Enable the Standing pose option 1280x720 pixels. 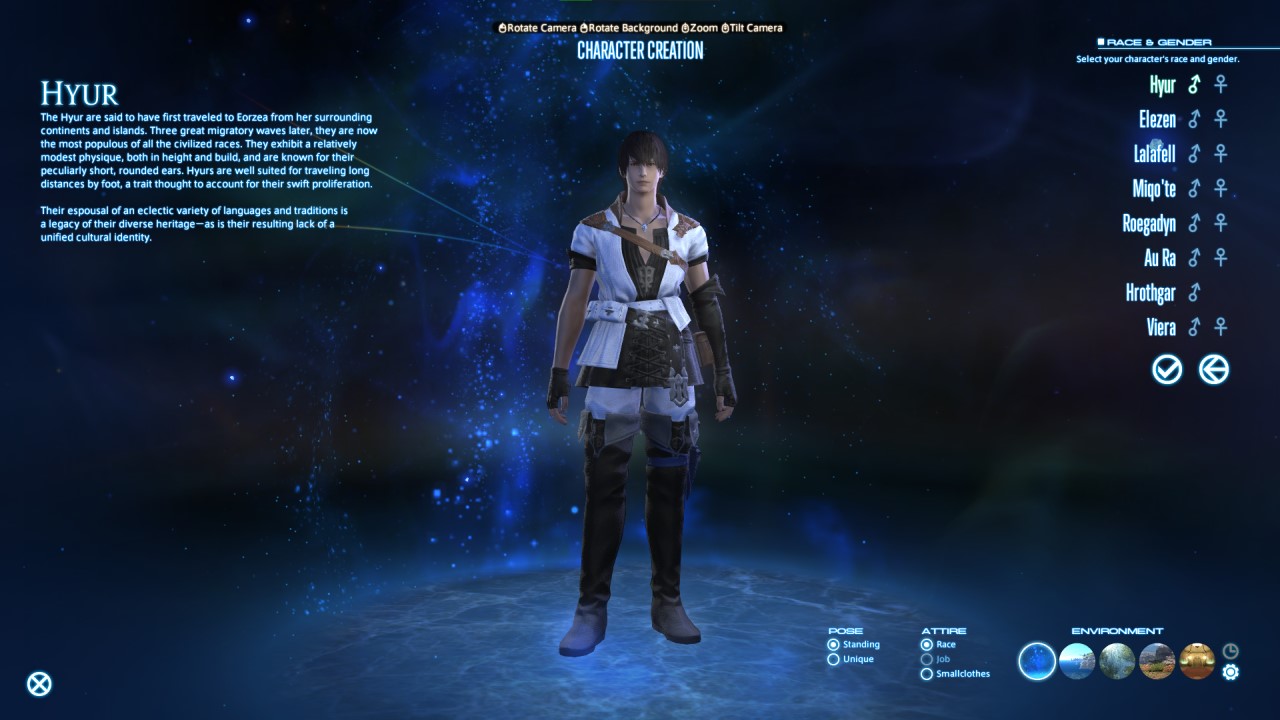(x=832, y=645)
